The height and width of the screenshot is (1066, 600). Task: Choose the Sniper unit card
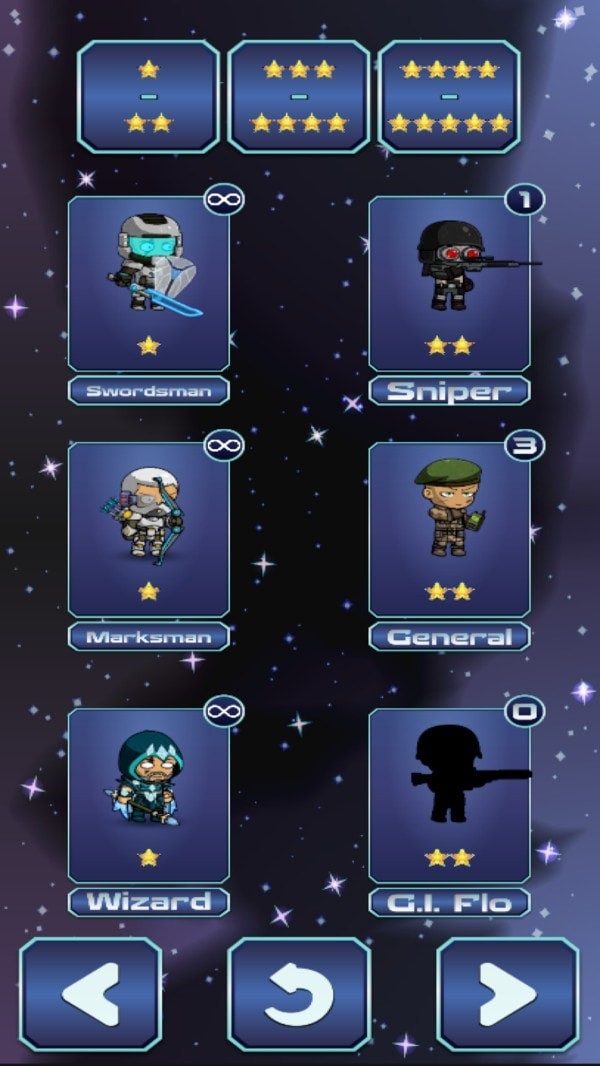point(449,284)
